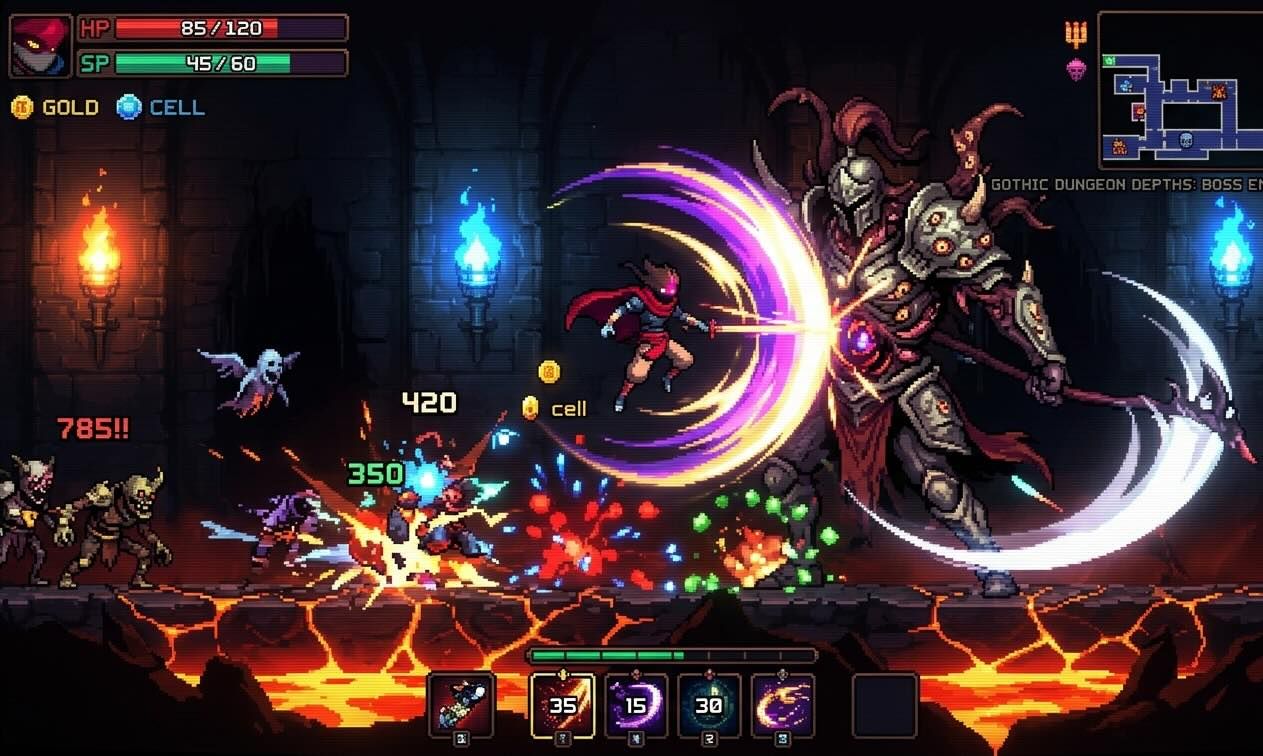Cast the golden swirl comet skill
Image resolution: width=1263 pixels, height=756 pixels.
782,705
